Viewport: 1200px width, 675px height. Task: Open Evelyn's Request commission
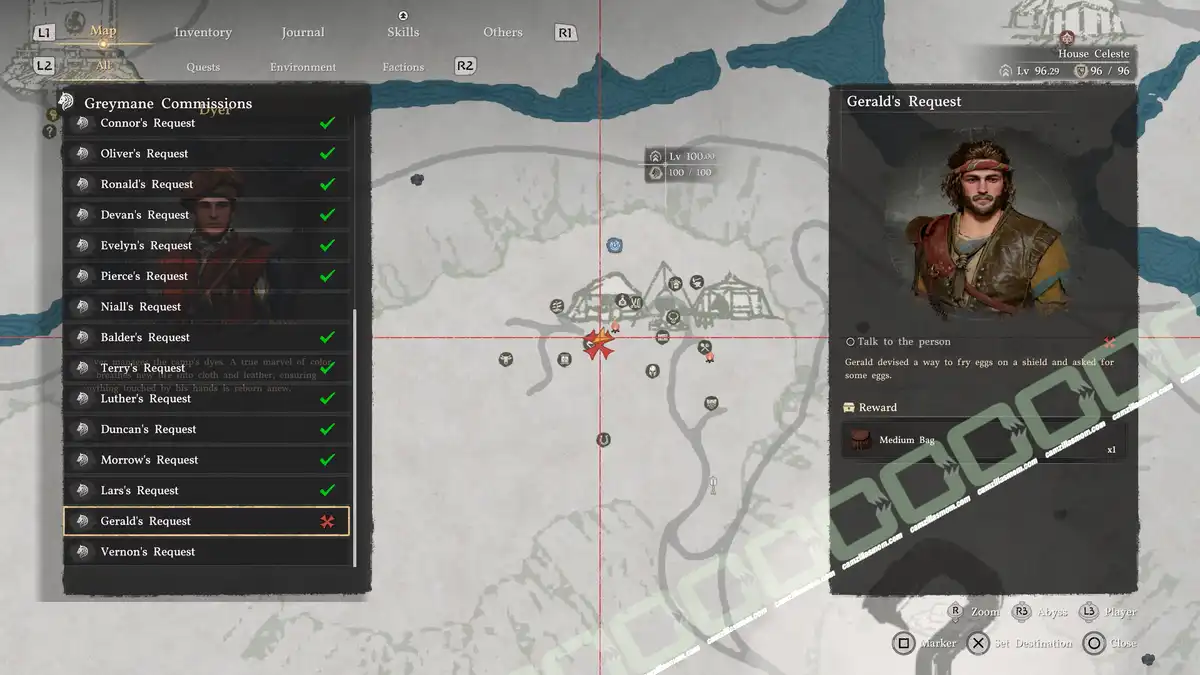(x=207, y=246)
